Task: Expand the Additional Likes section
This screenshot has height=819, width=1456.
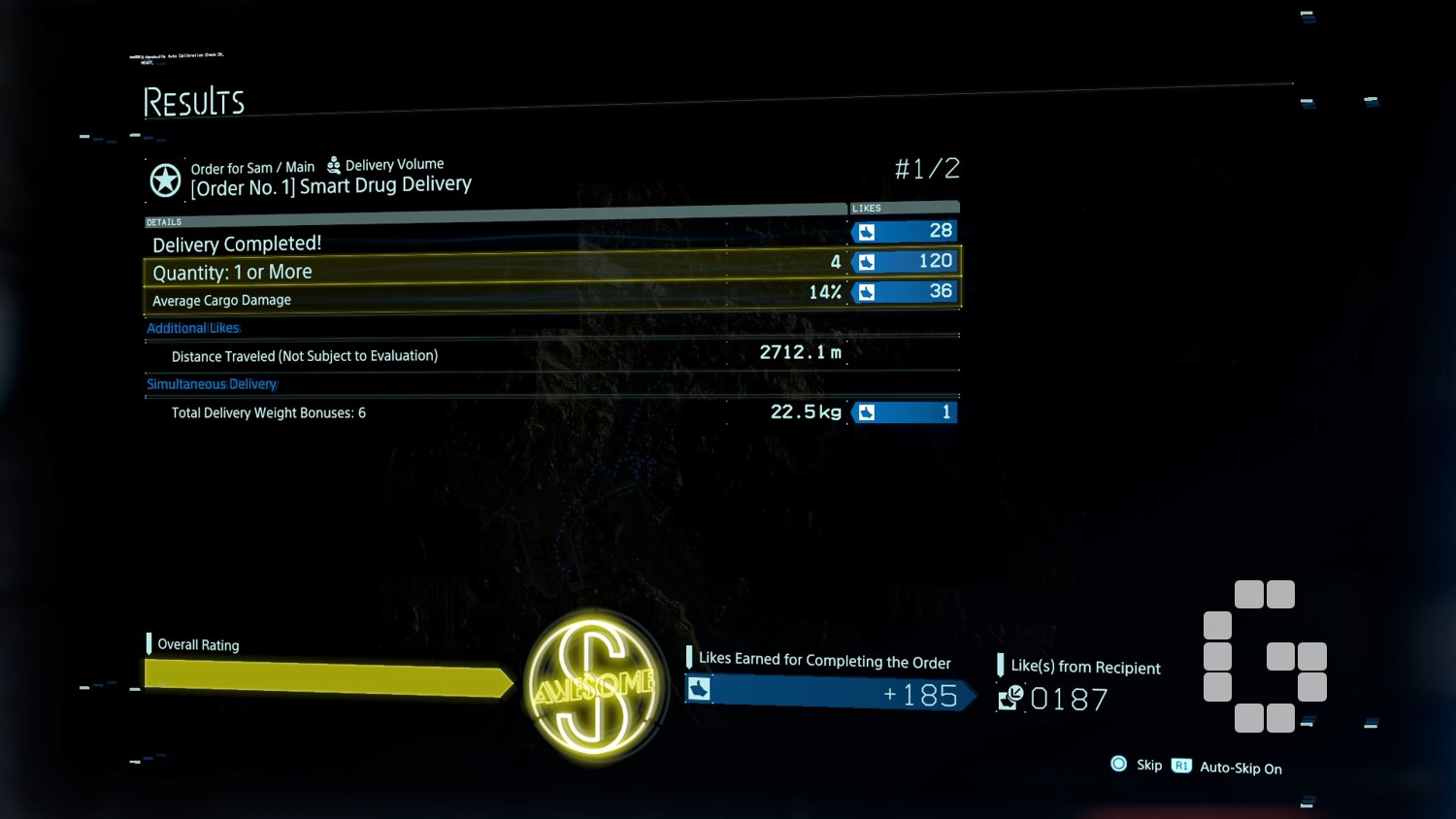Action: [x=192, y=327]
